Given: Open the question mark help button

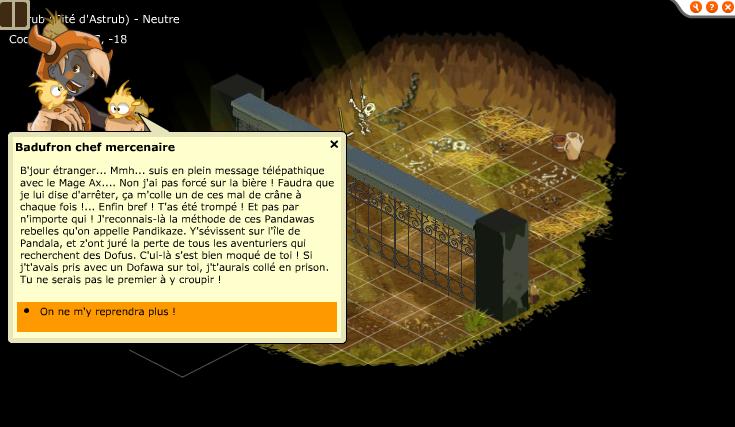Looking at the screenshot, I should pyautogui.click(x=711, y=7).
